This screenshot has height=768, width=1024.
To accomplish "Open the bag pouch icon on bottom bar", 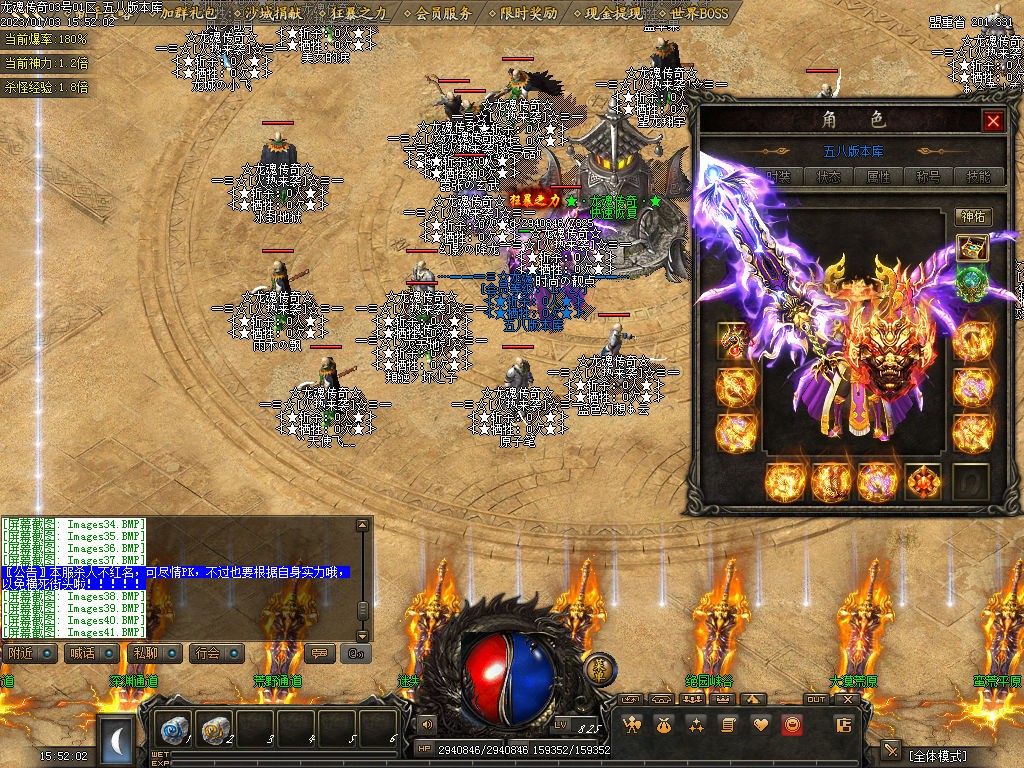I will (663, 725).
